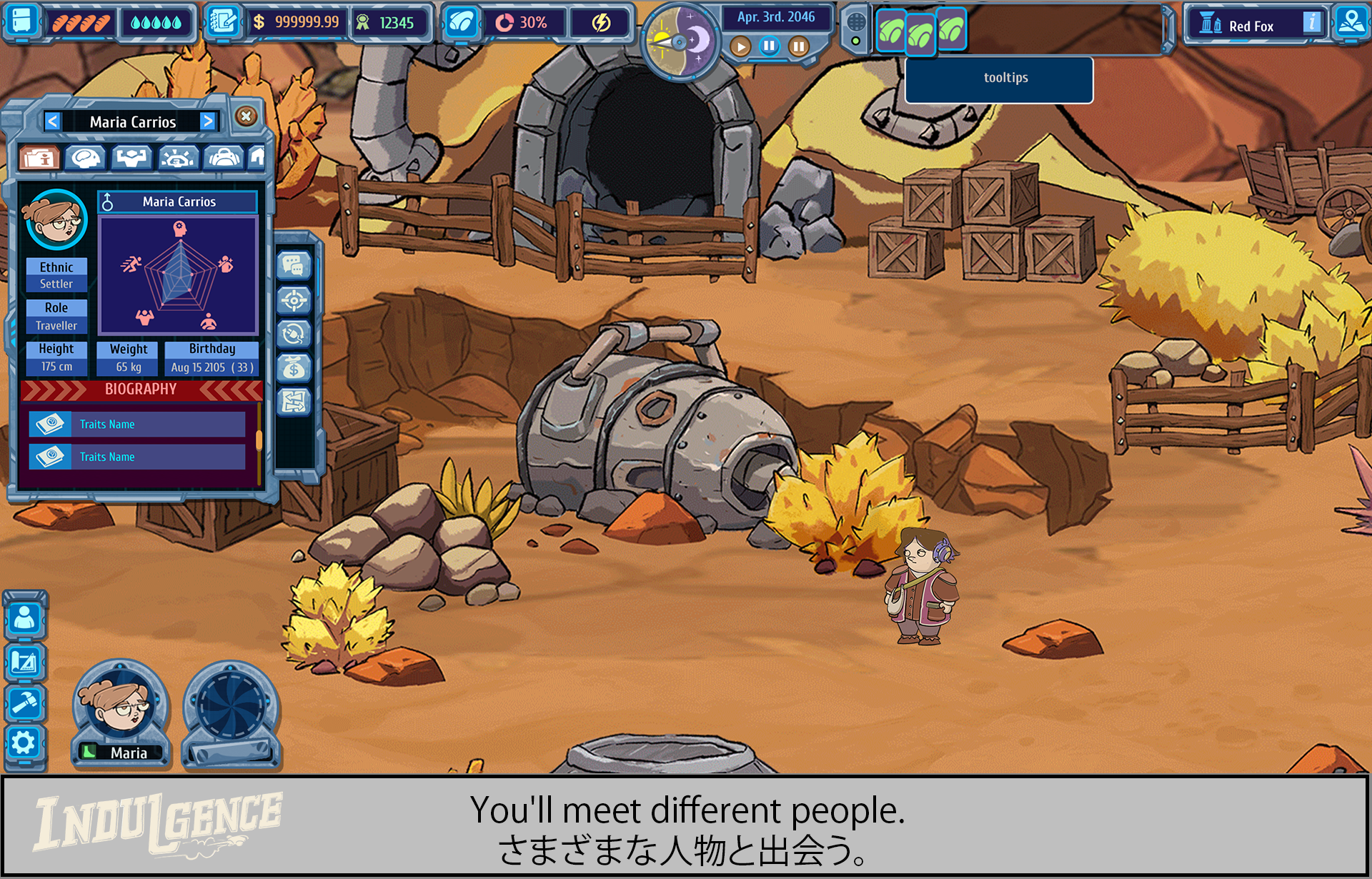Open the speech bubbles chat action

pos(294,266)
